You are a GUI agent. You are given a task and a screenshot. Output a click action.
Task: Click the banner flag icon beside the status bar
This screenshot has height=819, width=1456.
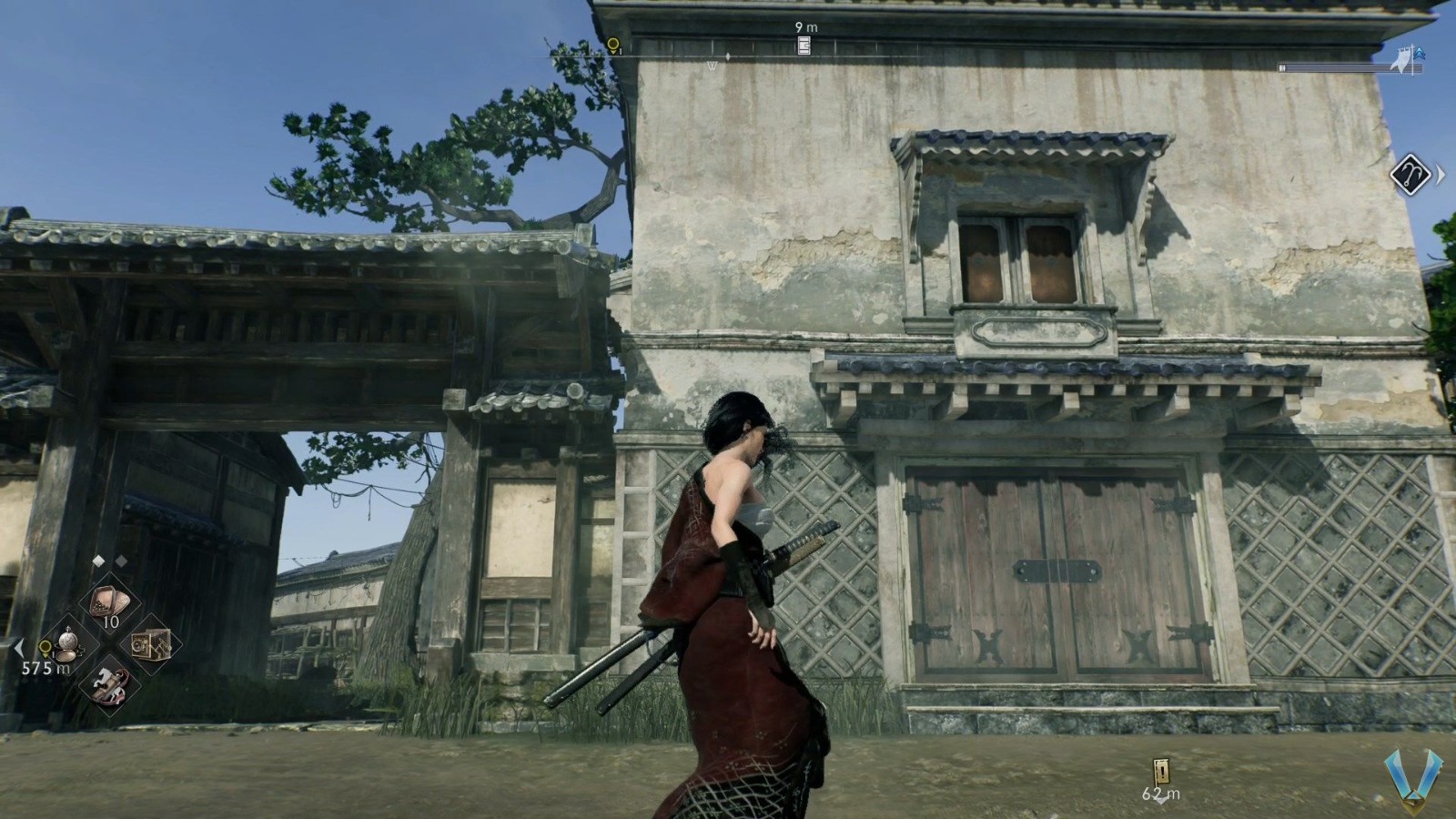1400,59
